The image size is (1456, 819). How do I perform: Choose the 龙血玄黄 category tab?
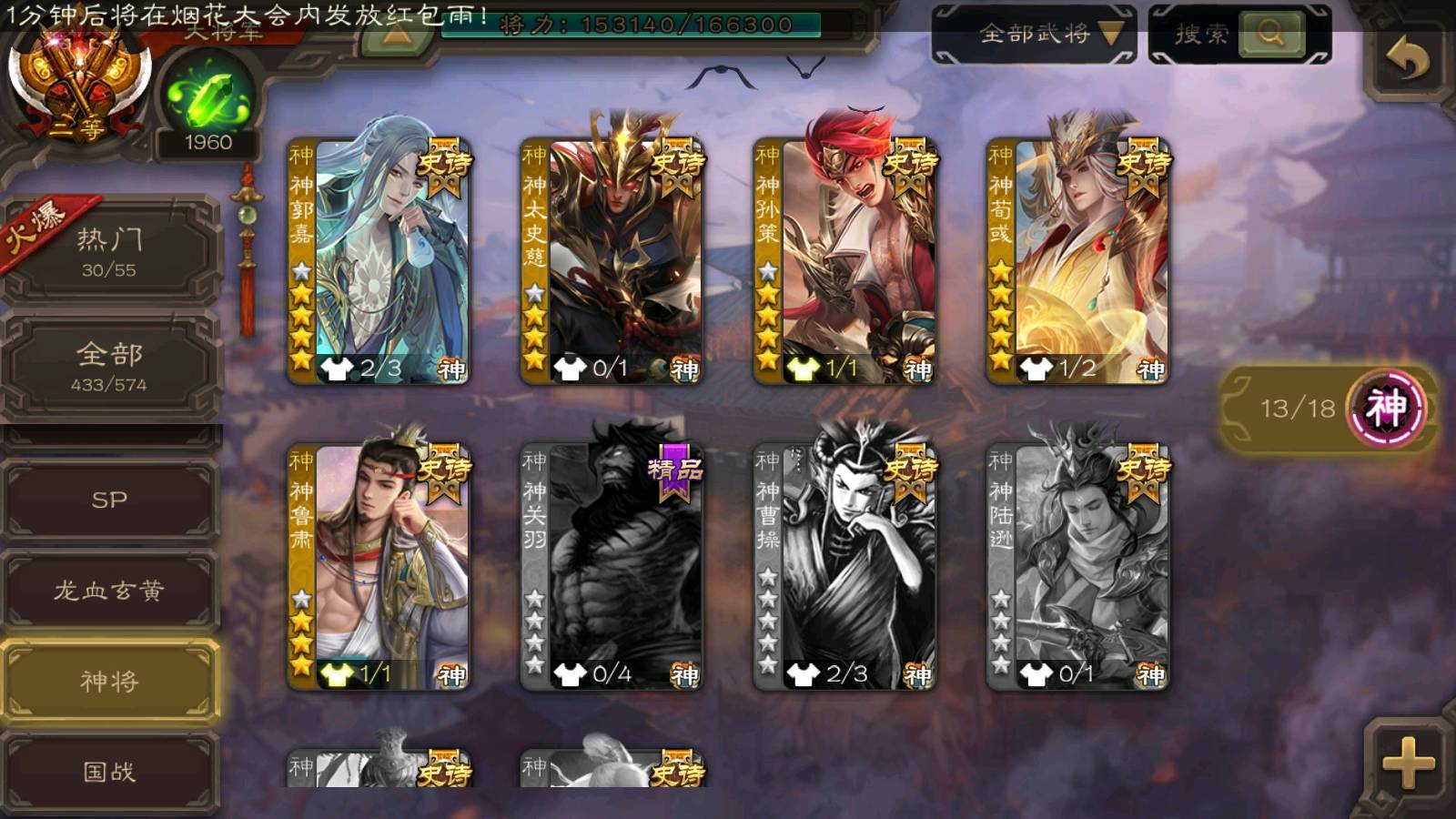click(109, 591)
